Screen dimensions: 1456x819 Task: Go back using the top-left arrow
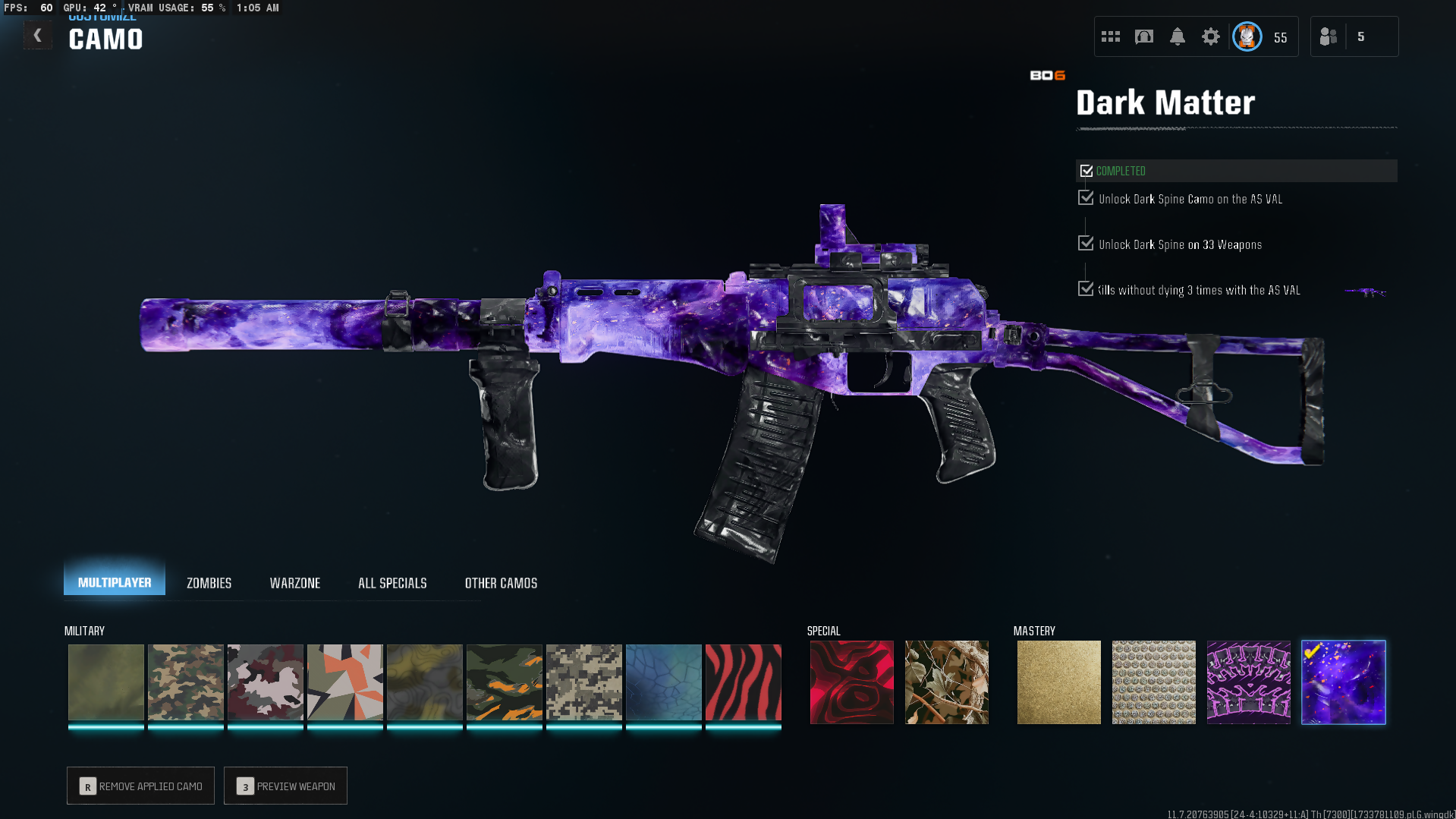(37, 36)
